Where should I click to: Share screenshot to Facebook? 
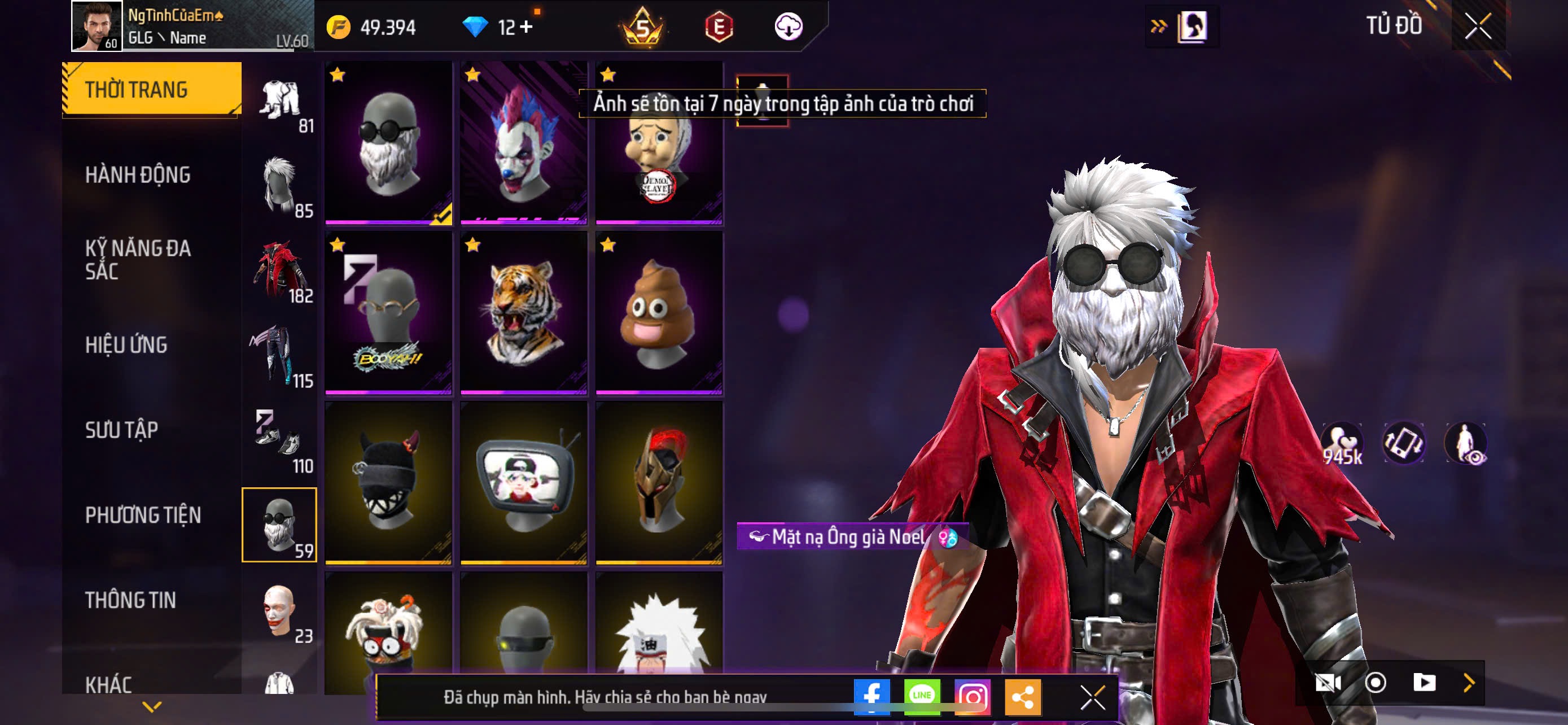click(871, 697)
